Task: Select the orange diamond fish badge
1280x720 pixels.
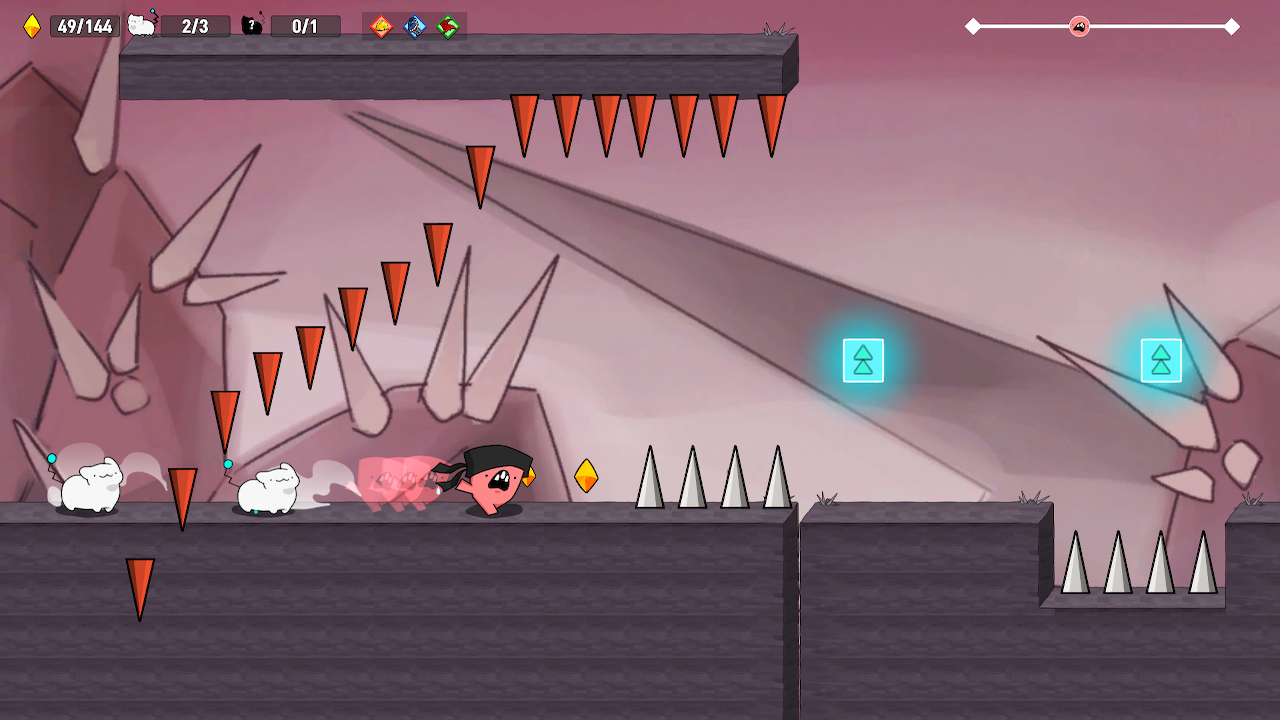Action: 381,27
